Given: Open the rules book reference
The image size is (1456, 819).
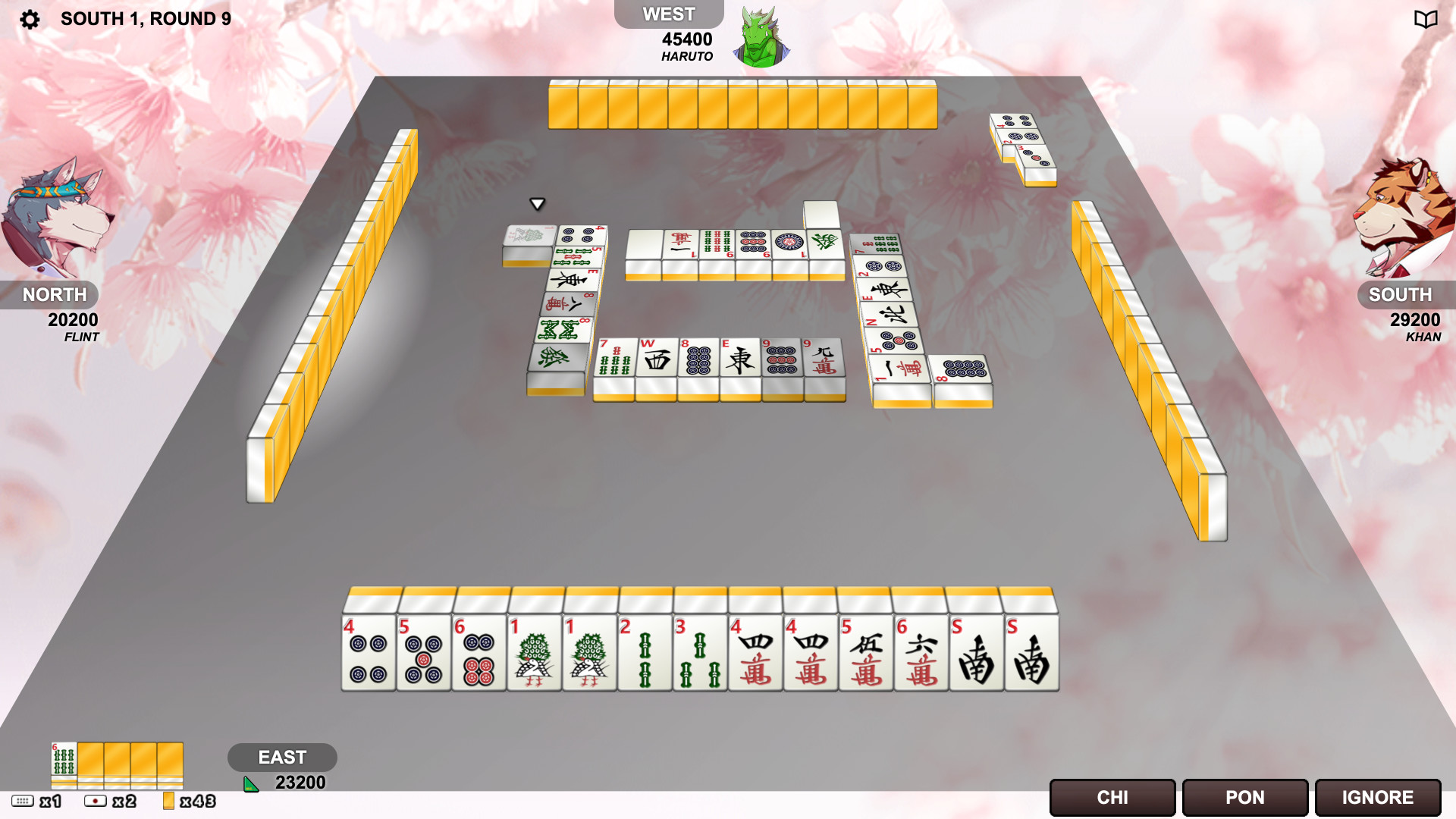Looking at the screenshot, I should (x=1426, y=17).
